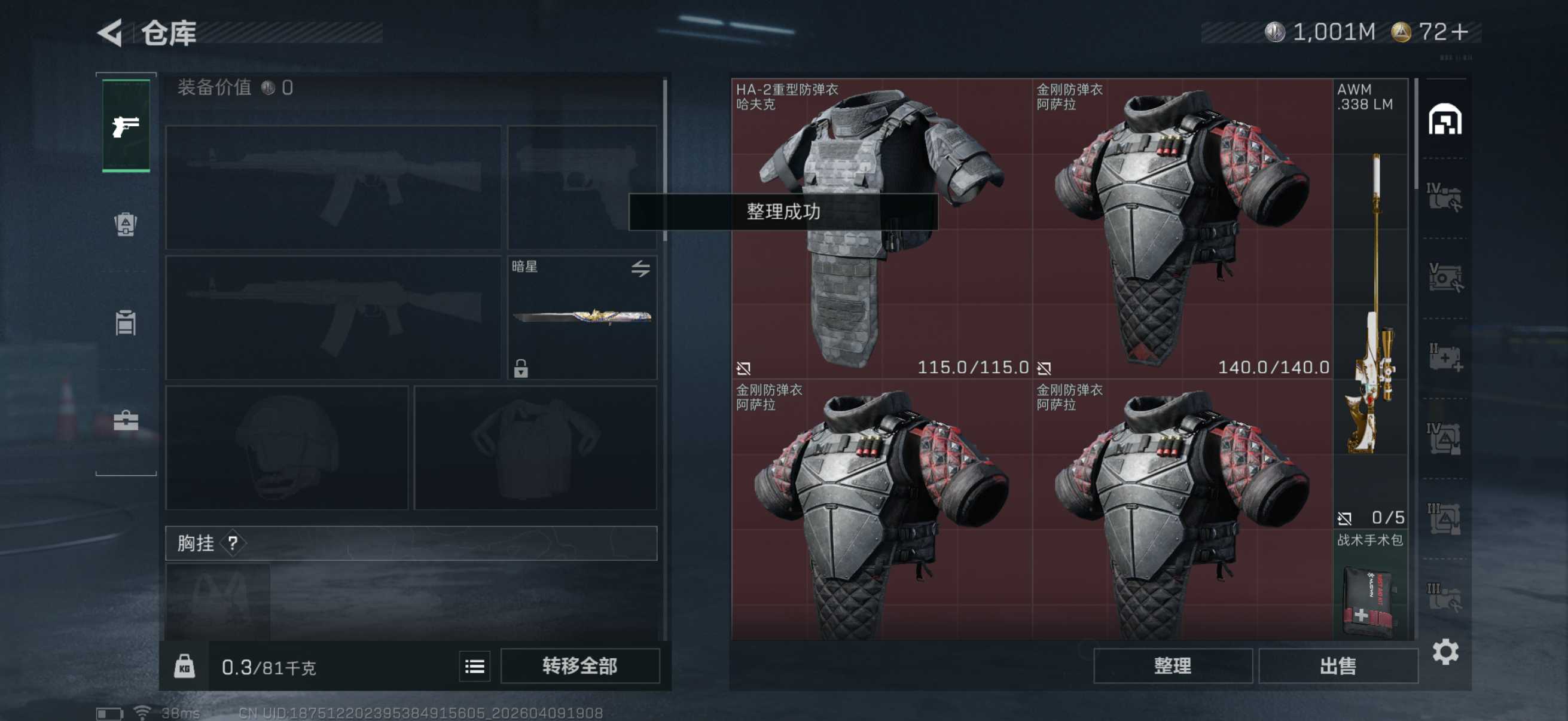Transfer everything with 转移全部

[x=579, y=665]
